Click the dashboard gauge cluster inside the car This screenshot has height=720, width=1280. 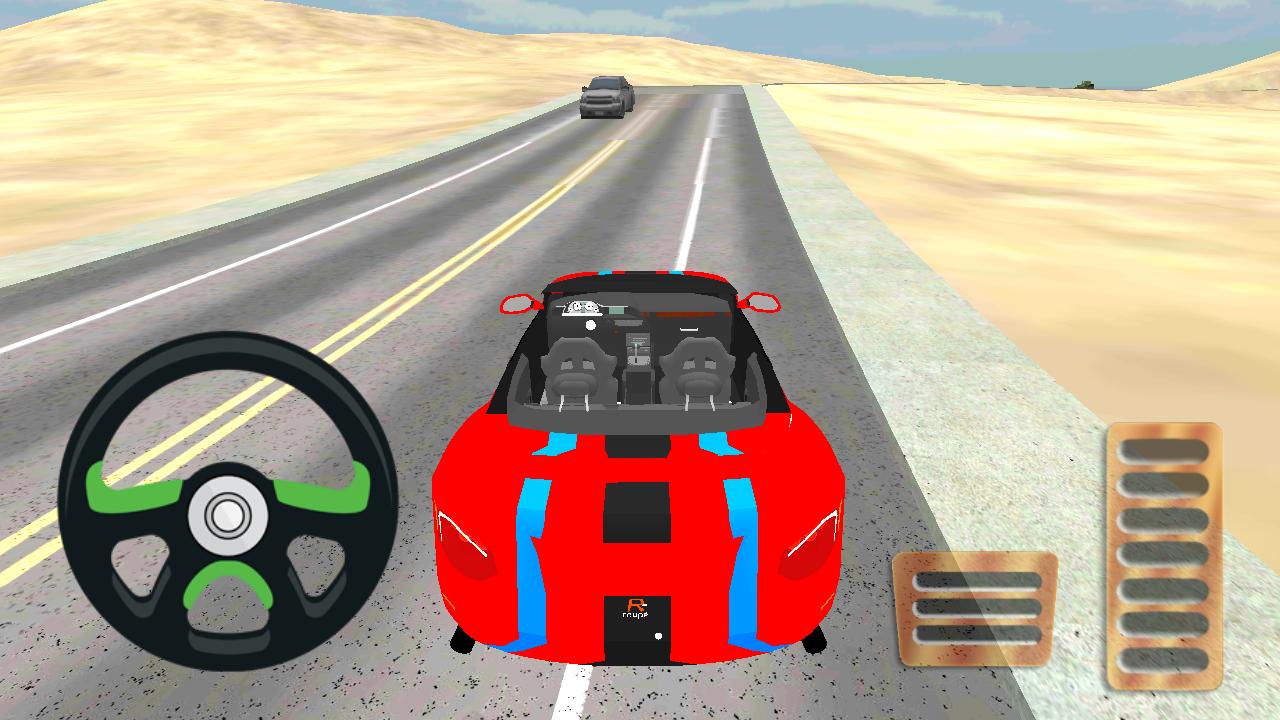[x=580, y=307]
